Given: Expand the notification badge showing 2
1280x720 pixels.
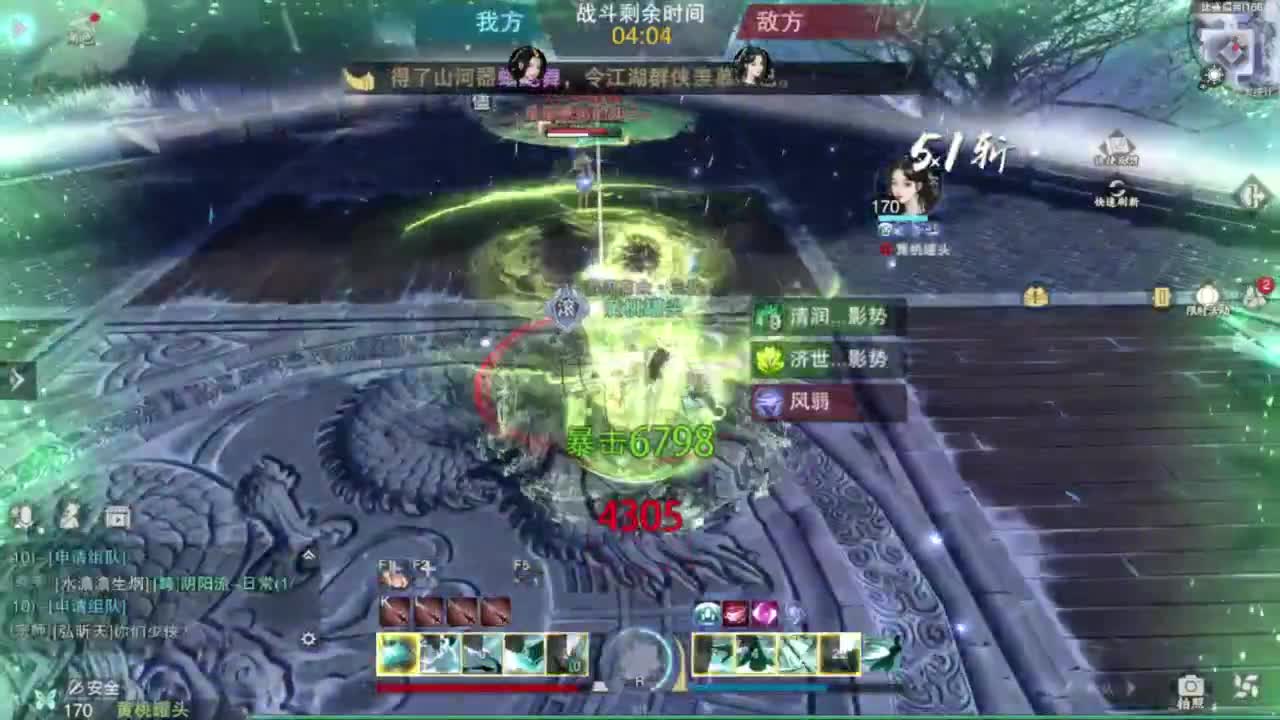Looking at the screenshot, I should tap(1264, 284).
